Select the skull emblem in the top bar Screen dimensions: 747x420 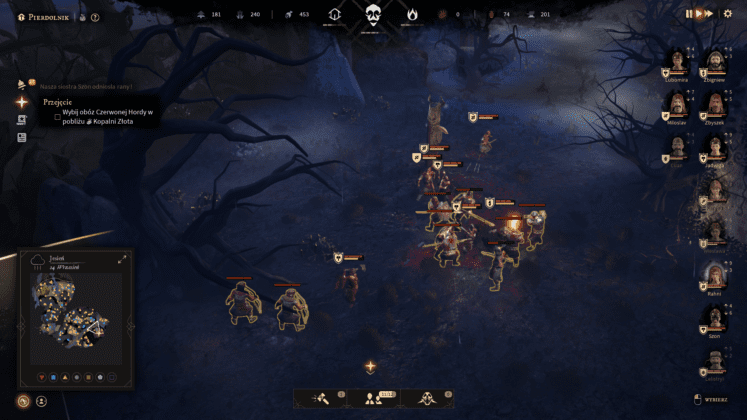(x=373, y=15)
